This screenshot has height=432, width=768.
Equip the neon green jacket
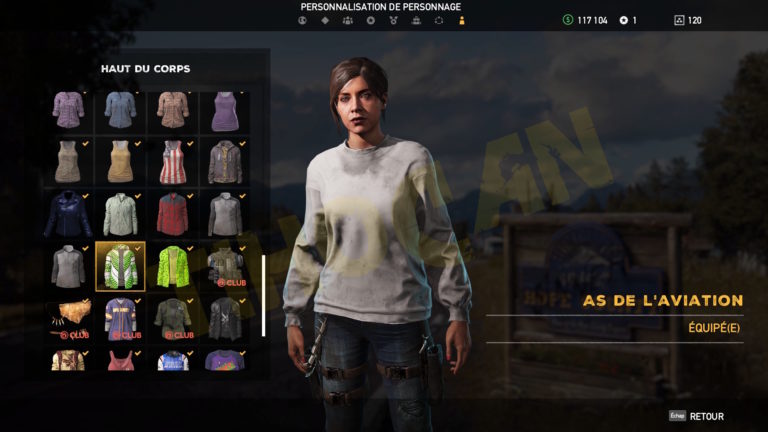(x=172, y=265)
